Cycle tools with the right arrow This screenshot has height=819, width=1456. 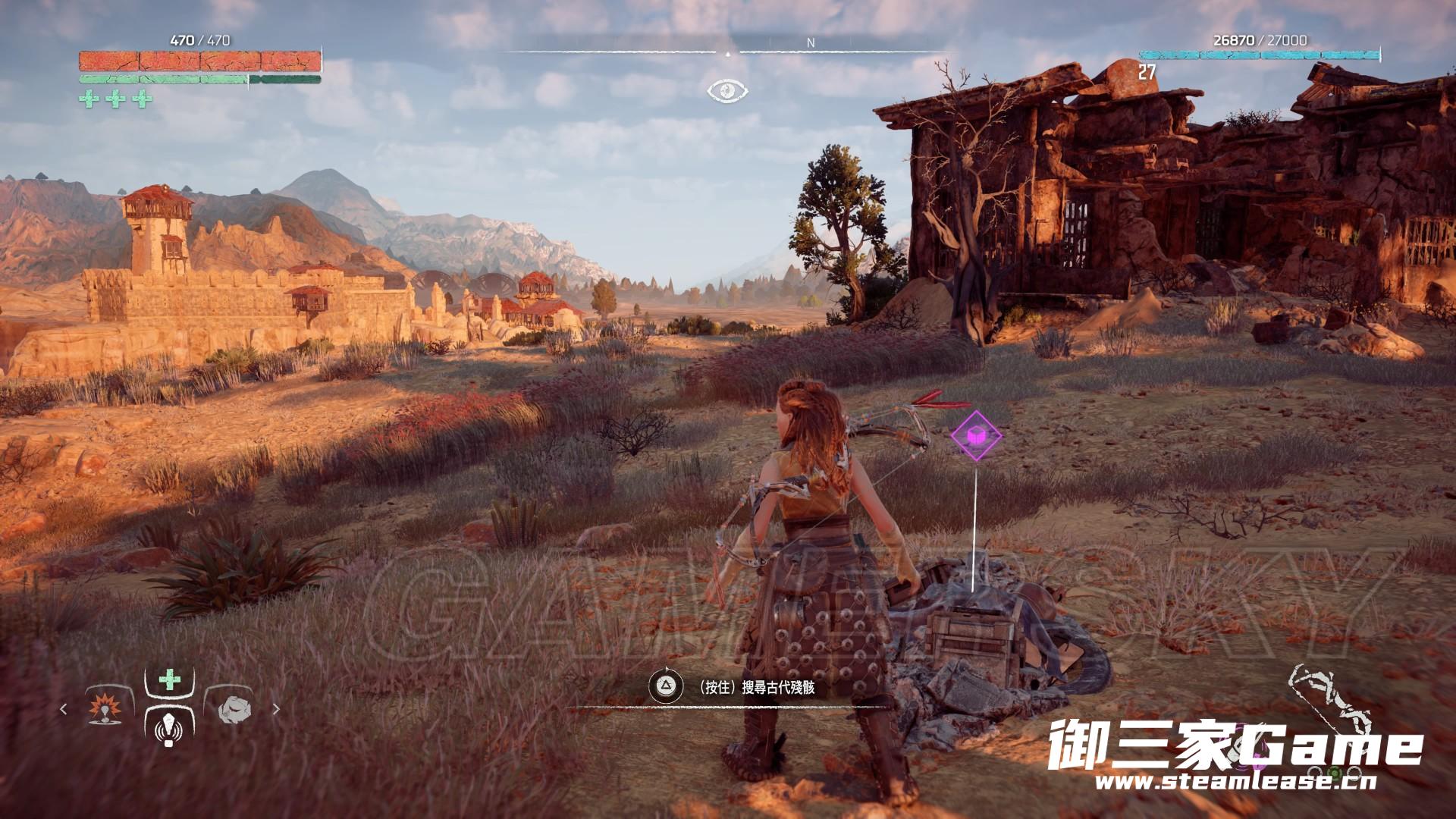coord(276,710)
